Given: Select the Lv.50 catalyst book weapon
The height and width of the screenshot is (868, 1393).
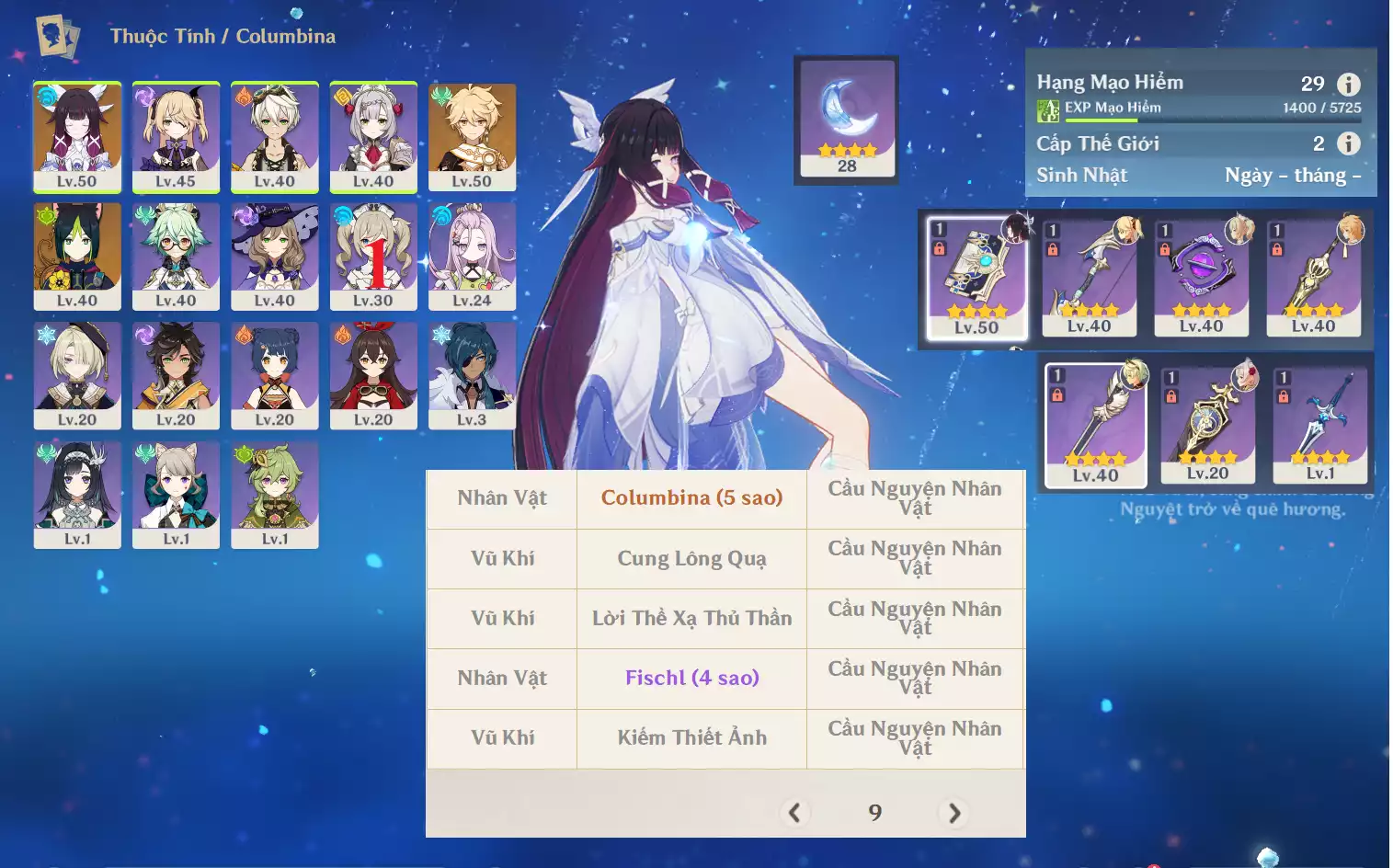Looking at the screenshot, I should point(976,278).
